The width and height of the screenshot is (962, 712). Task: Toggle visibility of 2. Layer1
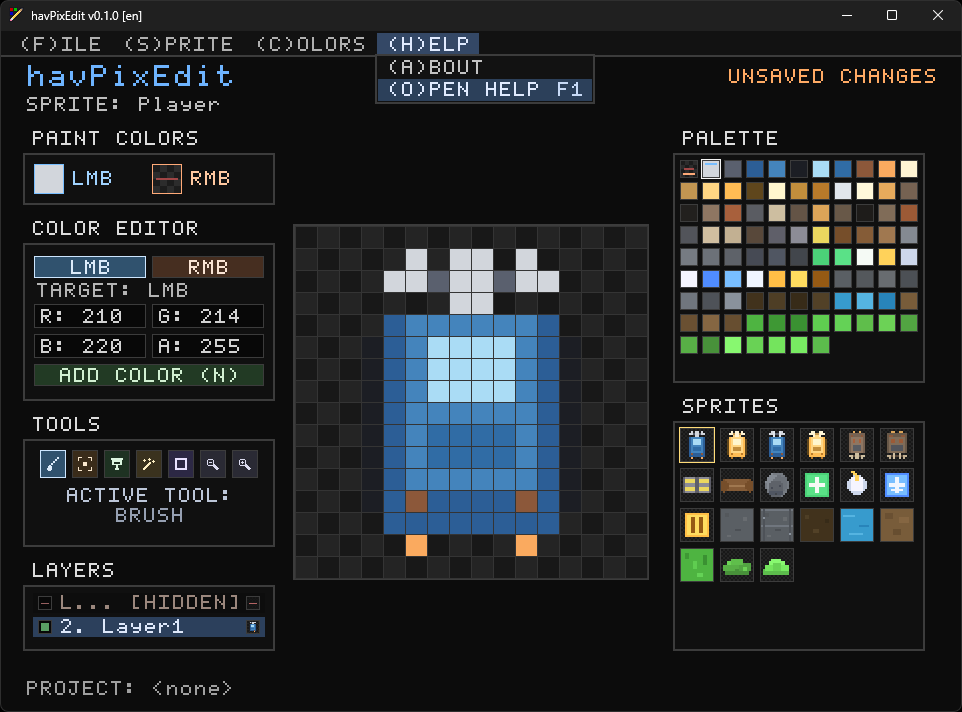45,627
